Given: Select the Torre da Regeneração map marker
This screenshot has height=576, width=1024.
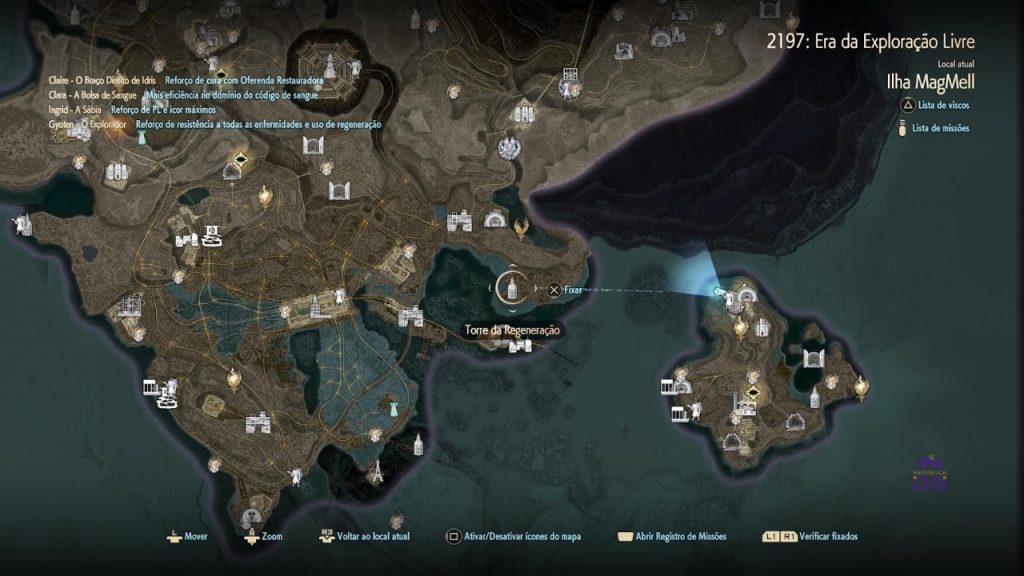Looking at the screenshot, I should 511,288.
